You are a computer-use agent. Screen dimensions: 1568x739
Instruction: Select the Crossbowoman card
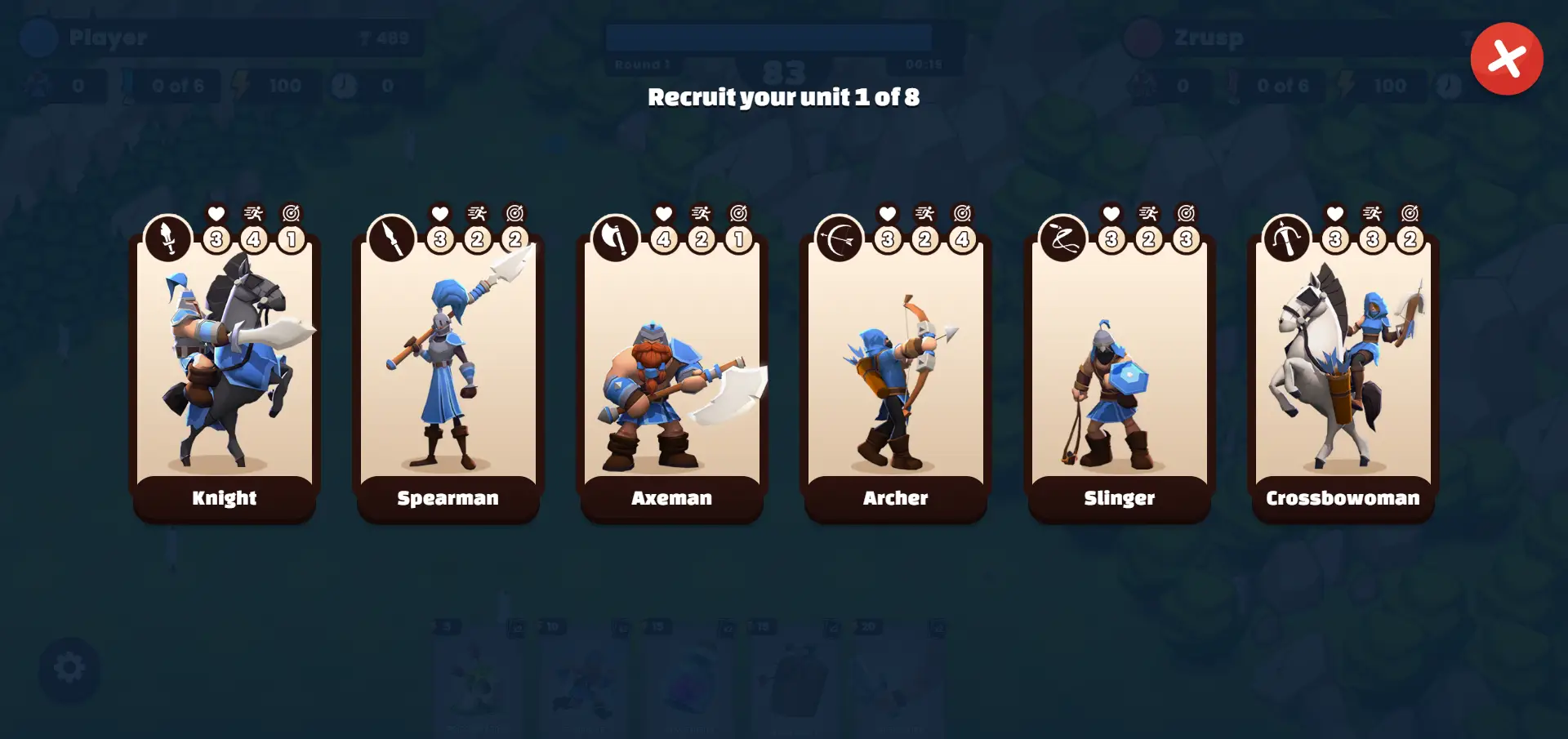(x=1343, y=367)
